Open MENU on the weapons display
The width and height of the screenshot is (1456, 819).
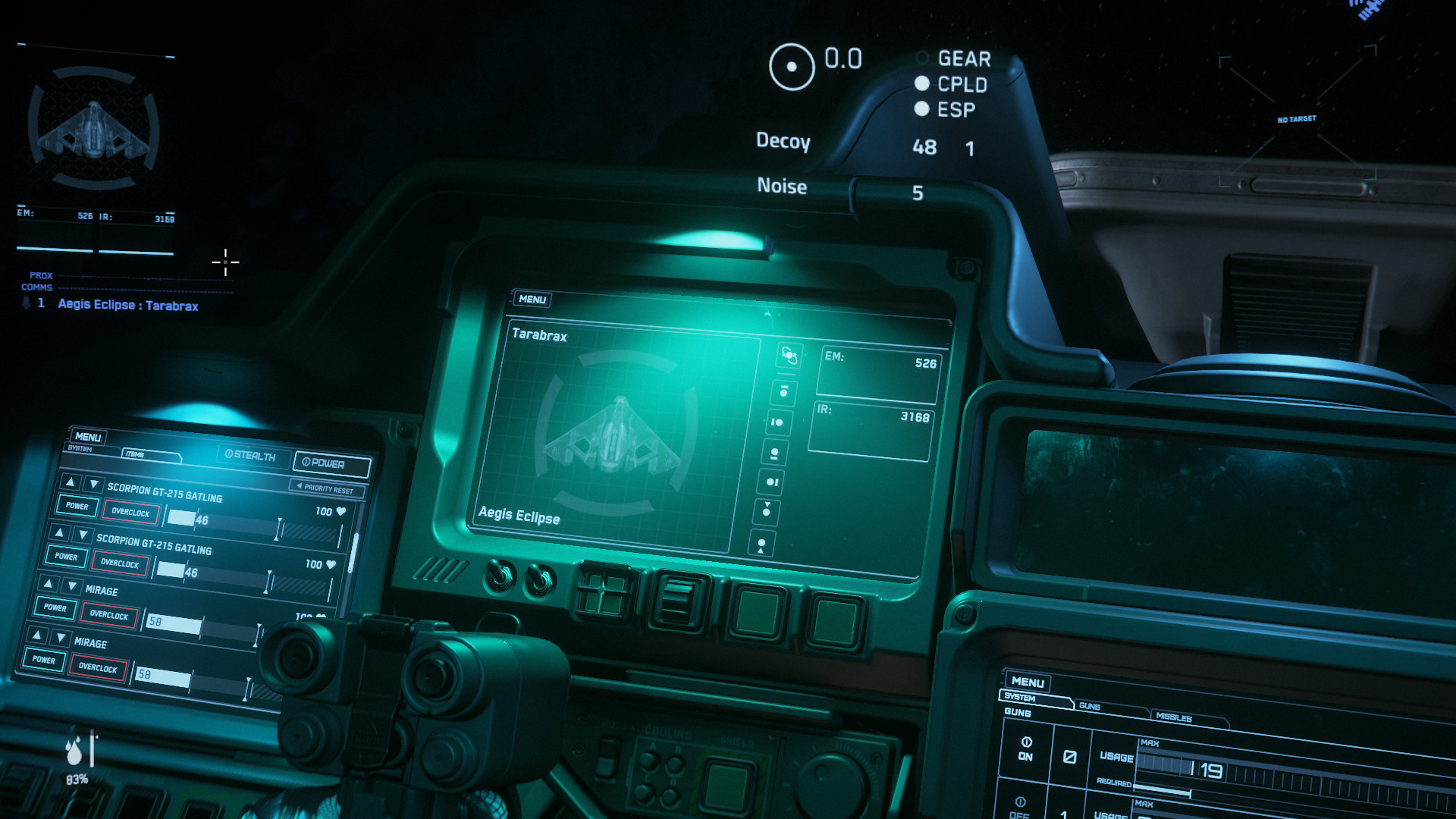pyautogui.click(x=1028, y=682)
